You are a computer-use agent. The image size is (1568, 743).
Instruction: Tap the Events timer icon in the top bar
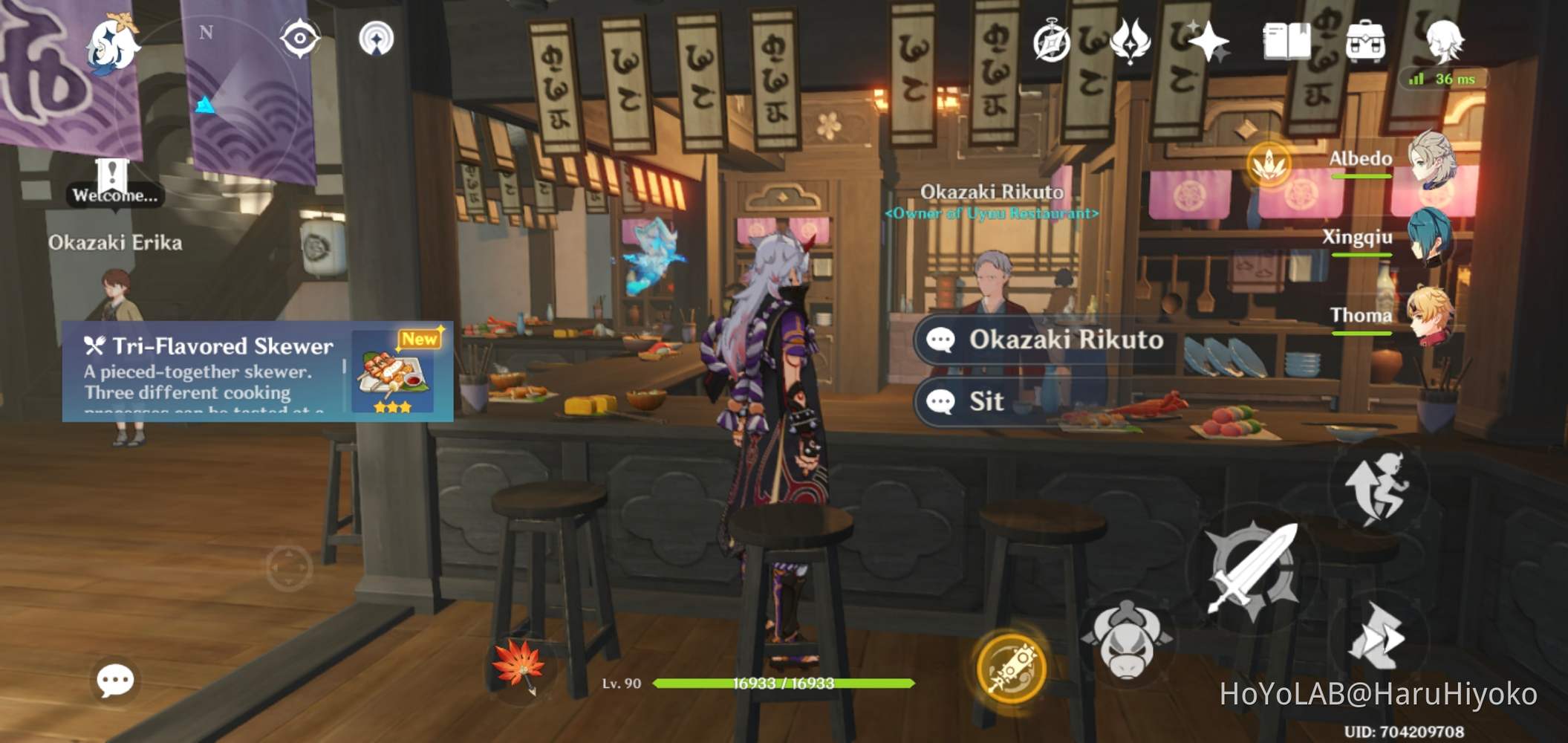click(x=1054, y=43)
